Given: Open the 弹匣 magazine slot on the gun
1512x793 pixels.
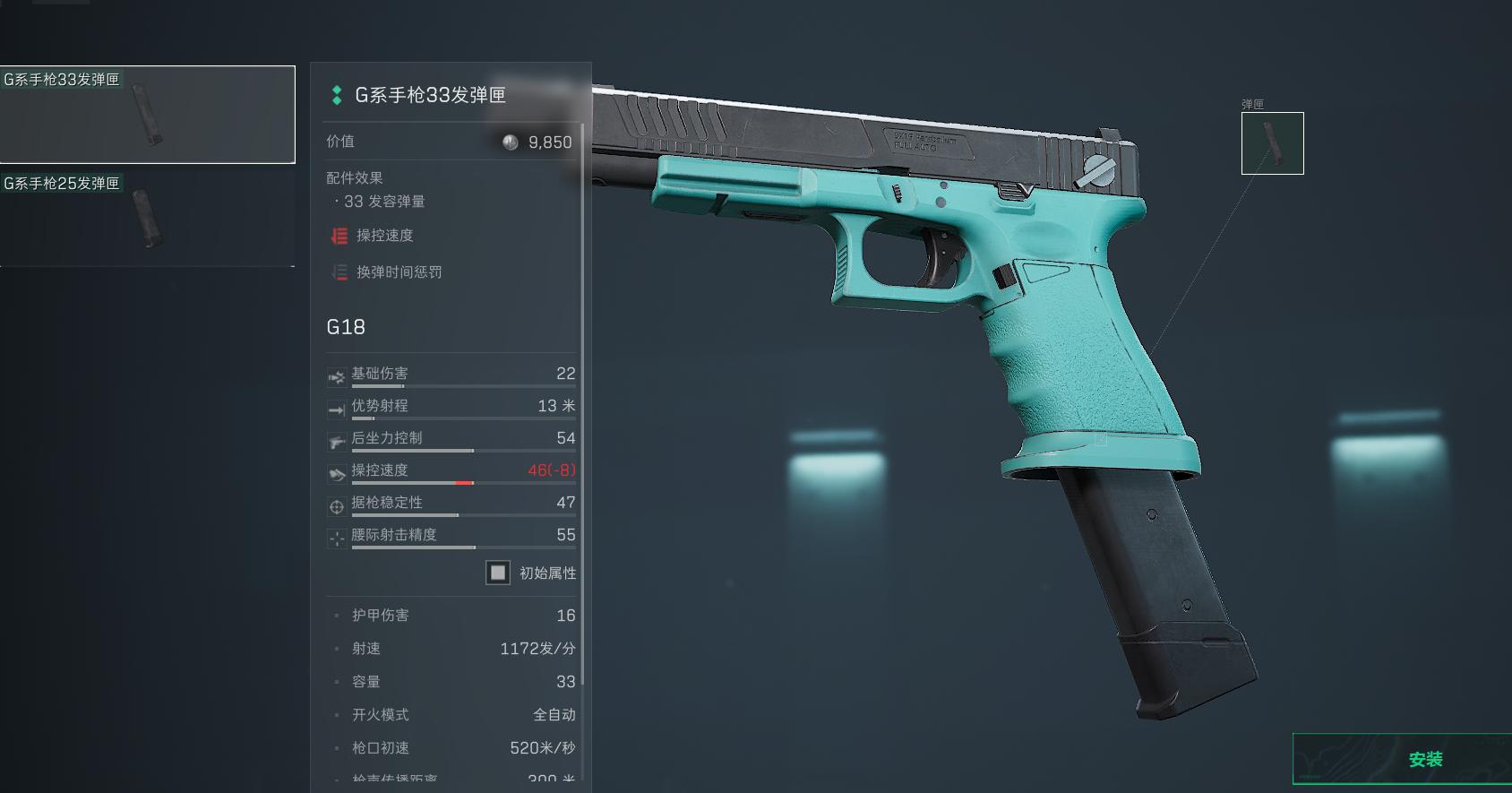Looking at the screenshot, I should coord(1272,143).
